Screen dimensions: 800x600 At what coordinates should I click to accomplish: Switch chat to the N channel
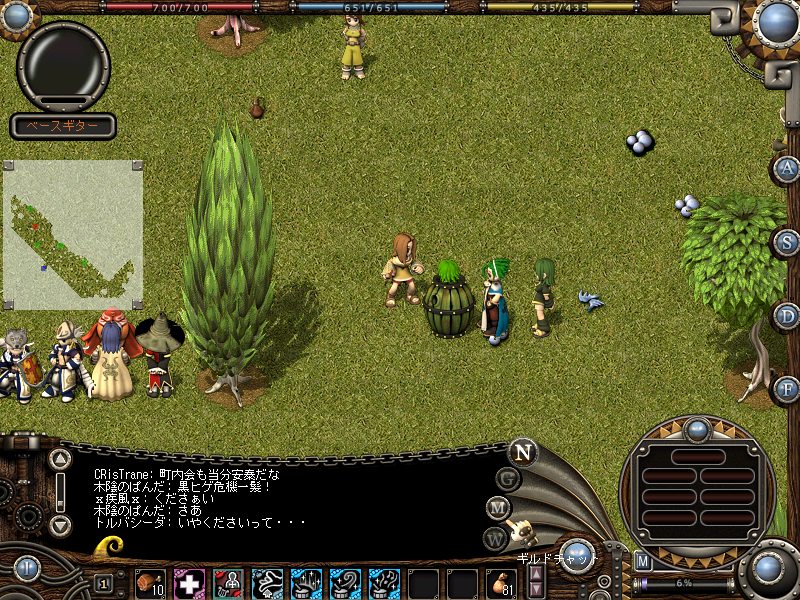(522, 451)
